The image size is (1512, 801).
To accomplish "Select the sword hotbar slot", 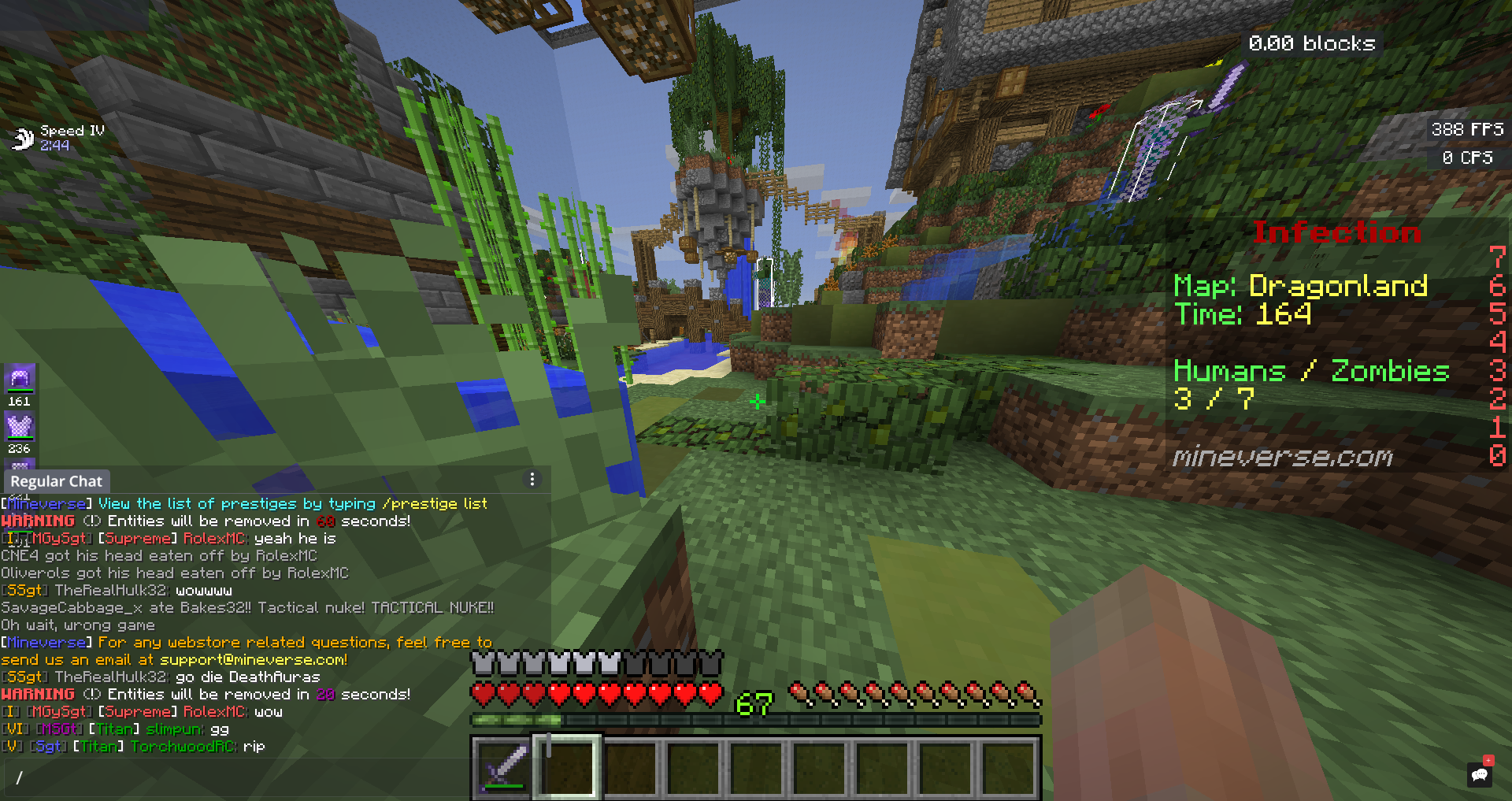I will 502,766.
